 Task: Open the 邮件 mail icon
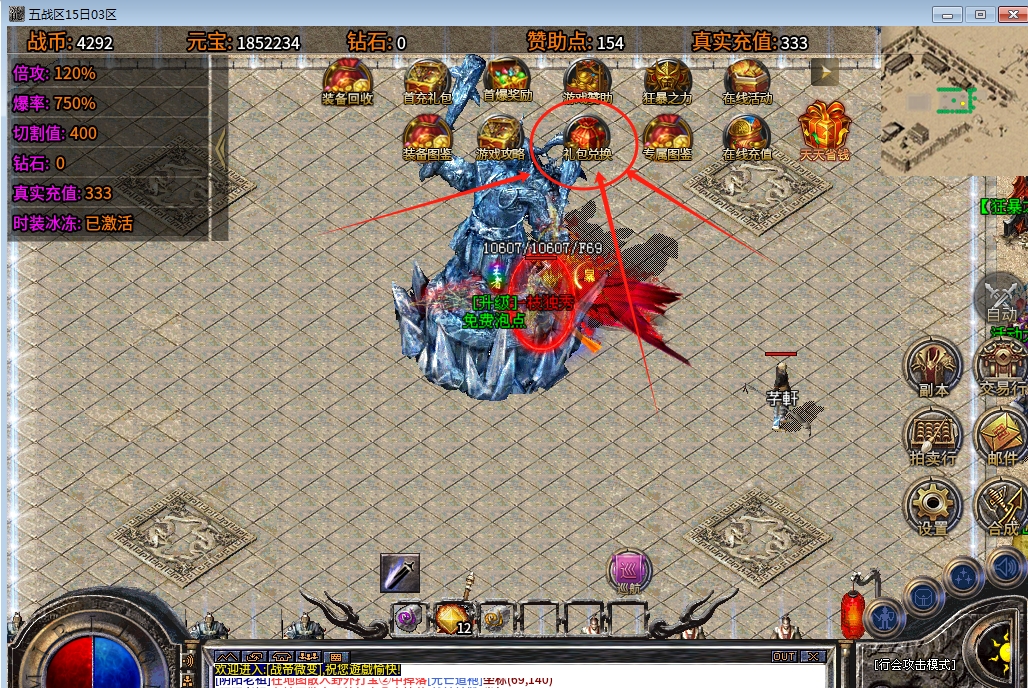click(1000, 436)
